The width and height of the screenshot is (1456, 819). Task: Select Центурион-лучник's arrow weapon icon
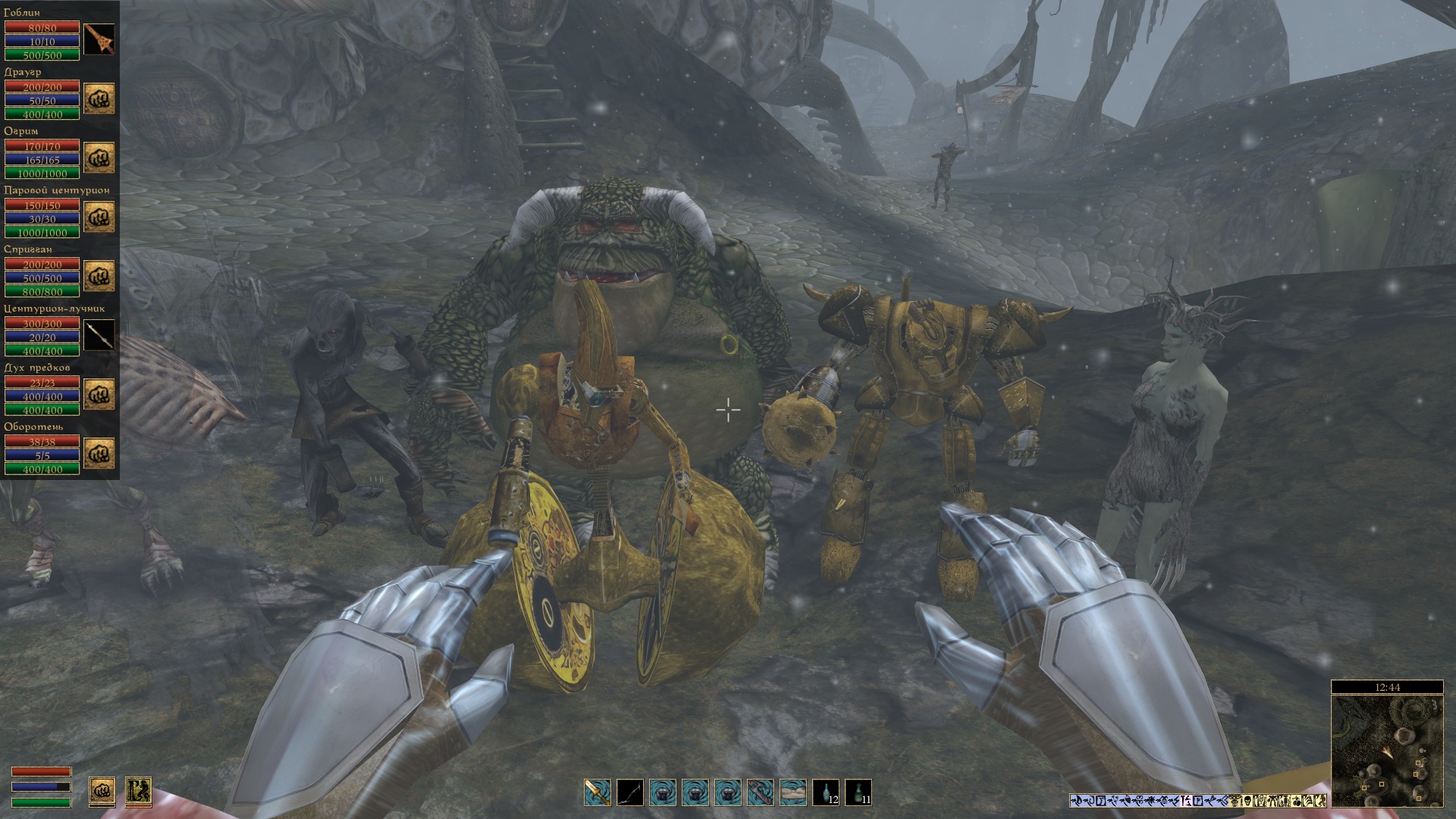tap(99, 335)
